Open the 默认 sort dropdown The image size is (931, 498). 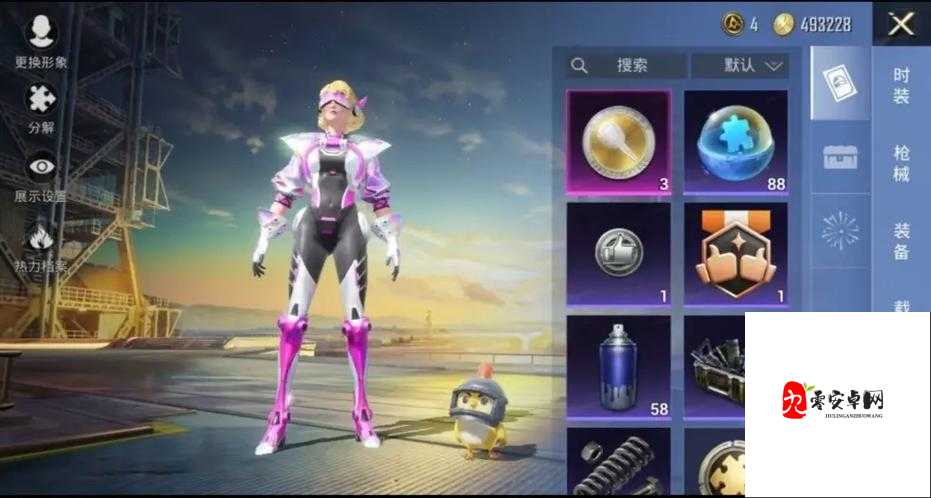[740, 66]
